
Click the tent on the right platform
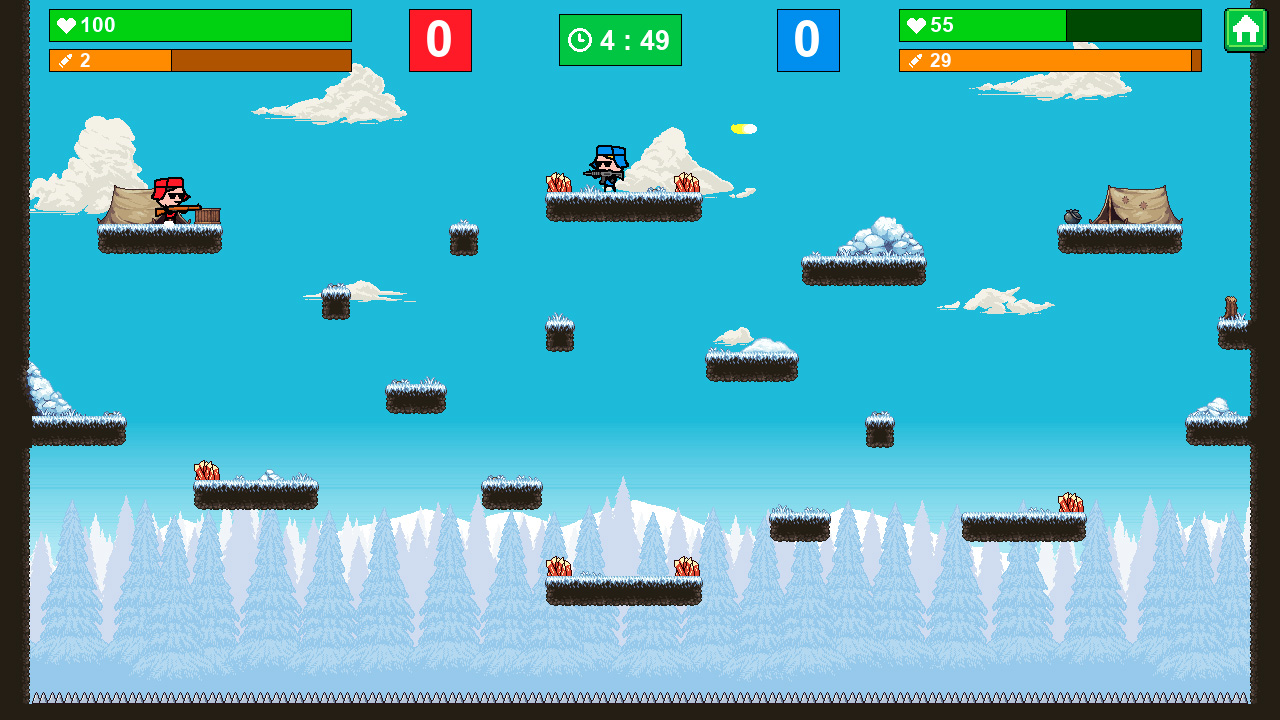(1137, 203)
